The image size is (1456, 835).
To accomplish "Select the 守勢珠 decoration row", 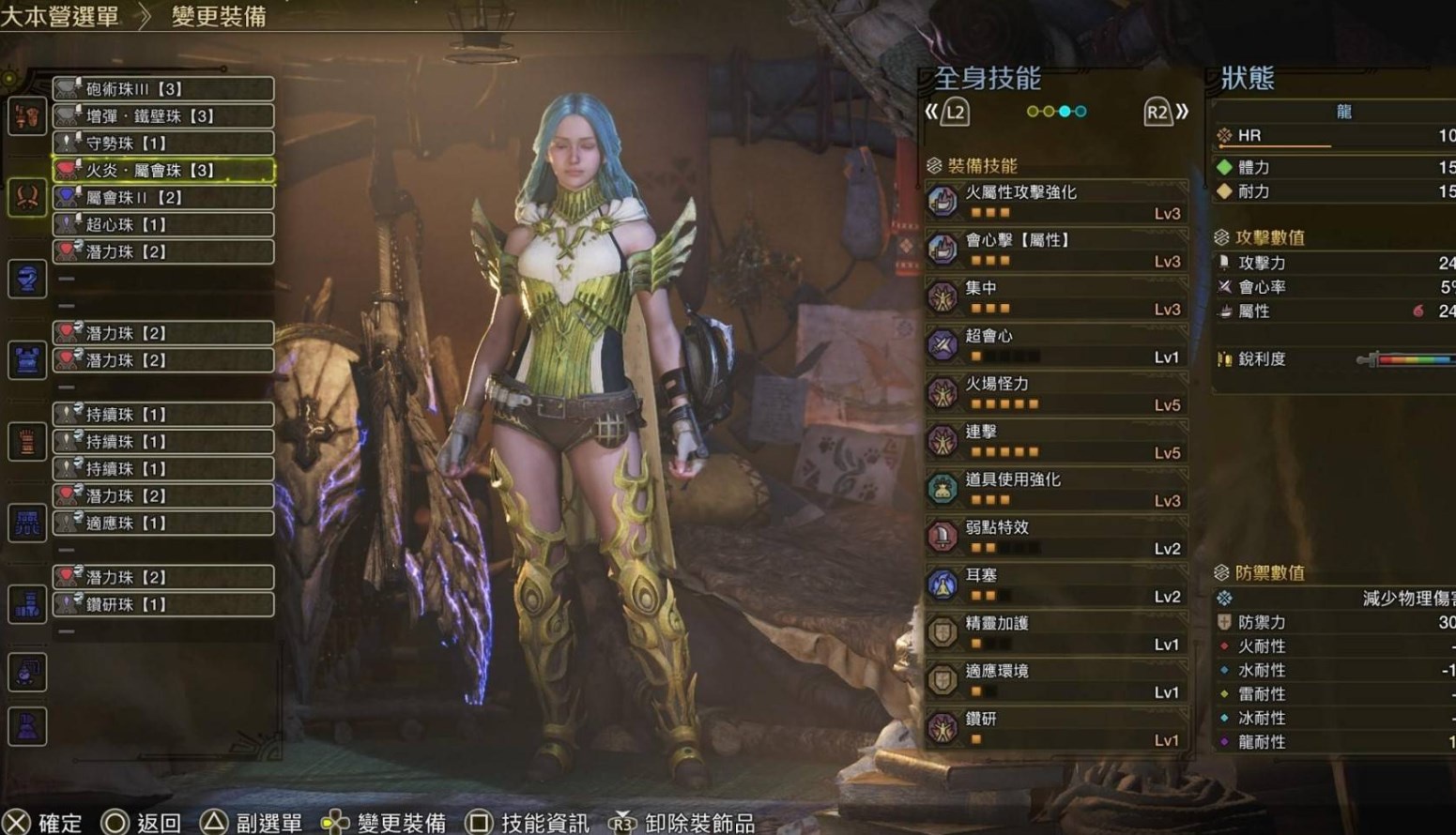I will tap(163, 144).
